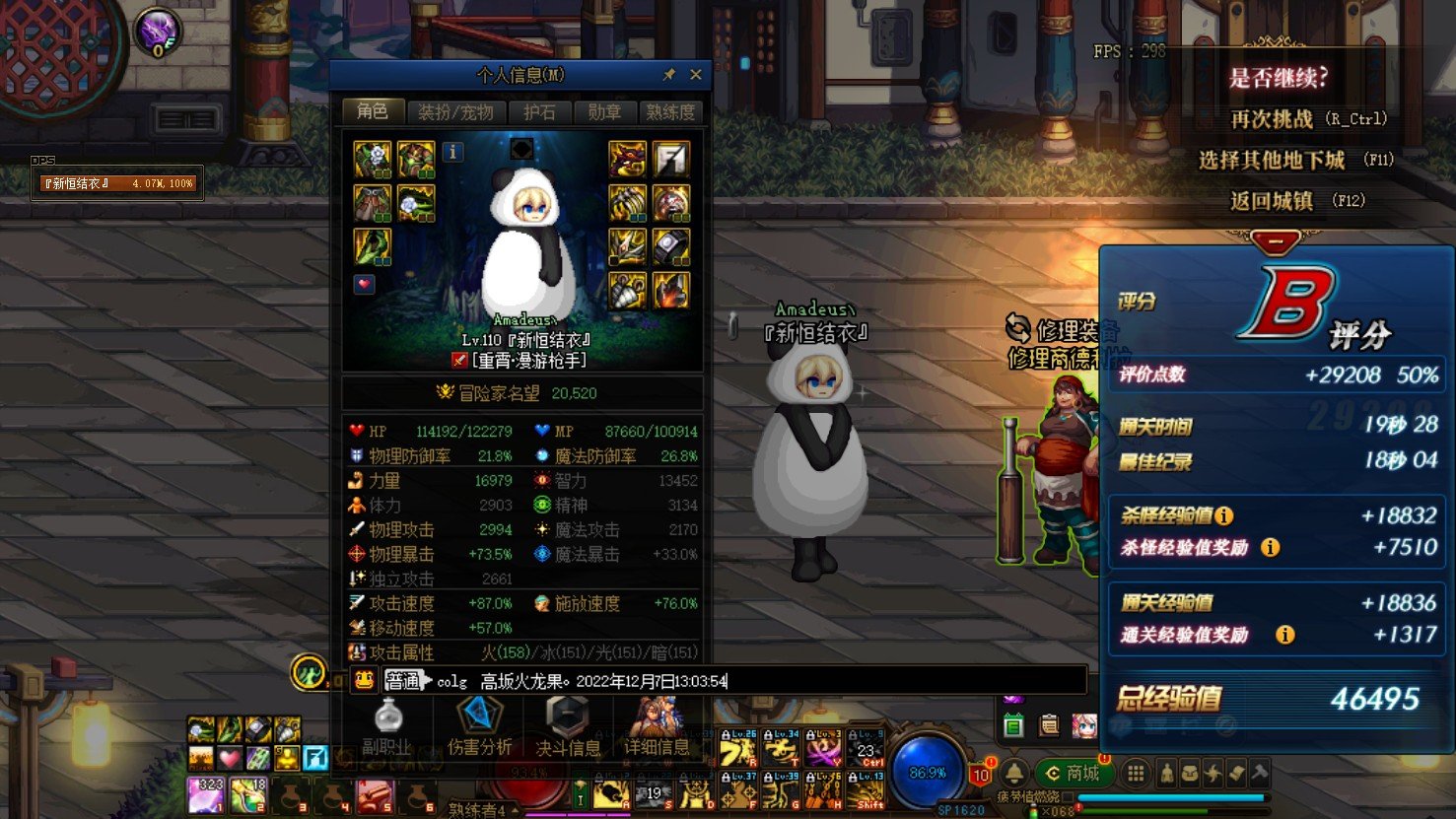Viewport: 1456px width, 819px height.
Task: Show 详细信息 detailed stats
Action: point(657,728)
